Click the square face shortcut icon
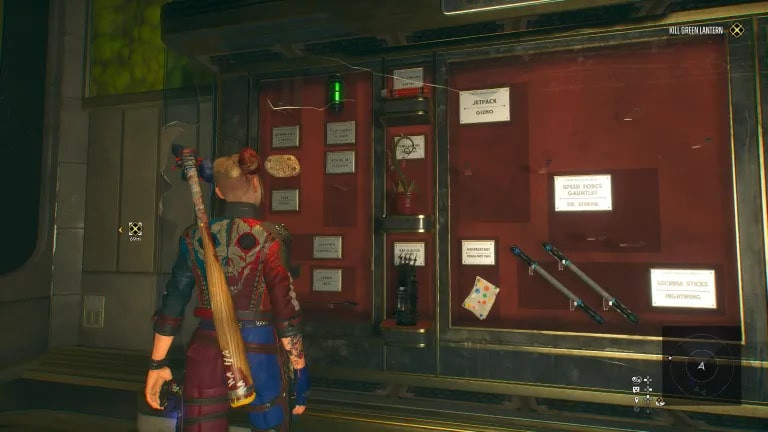The height and width of the screenshot is (432, 768). click(637, 390)
